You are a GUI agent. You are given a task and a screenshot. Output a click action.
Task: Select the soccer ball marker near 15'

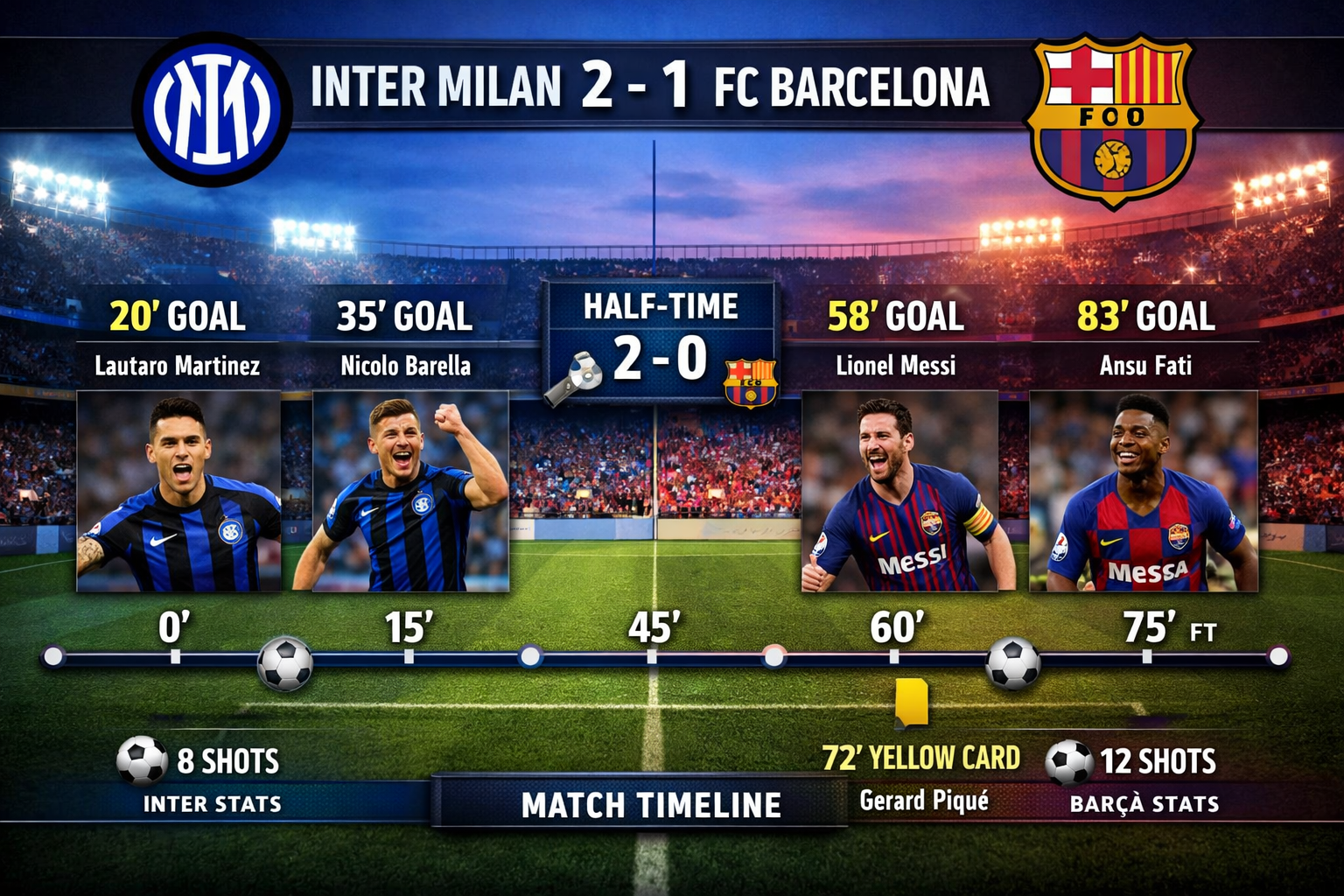pos(285,663)
